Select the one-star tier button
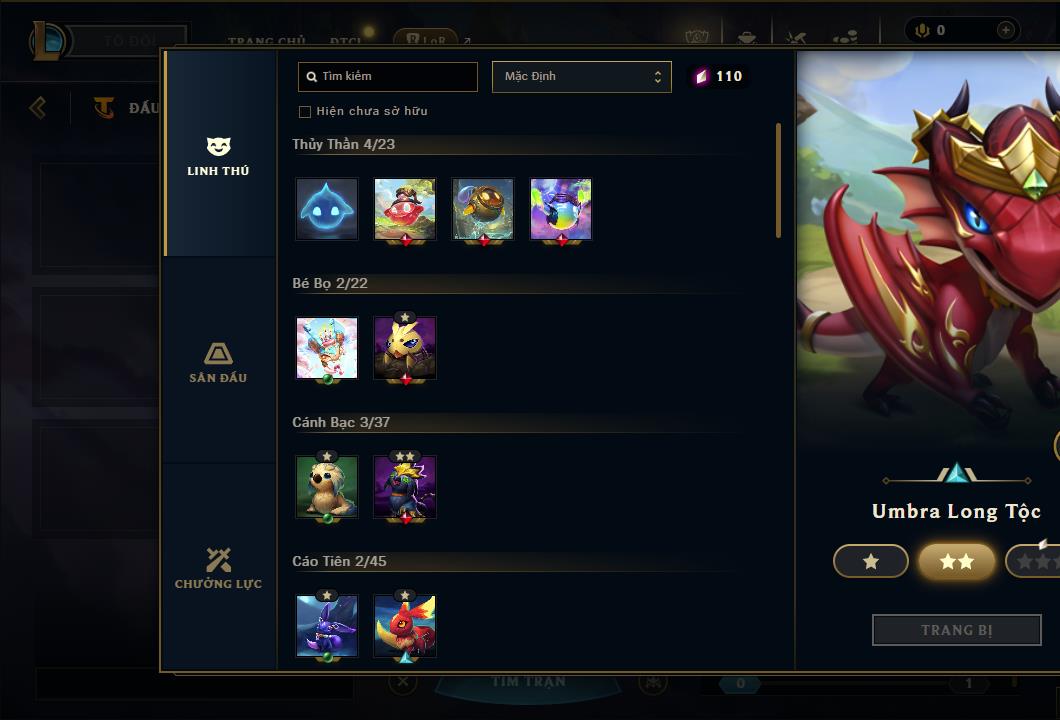Image resolution: width=1060 pixels, height=720 pixels. point(871,561)
